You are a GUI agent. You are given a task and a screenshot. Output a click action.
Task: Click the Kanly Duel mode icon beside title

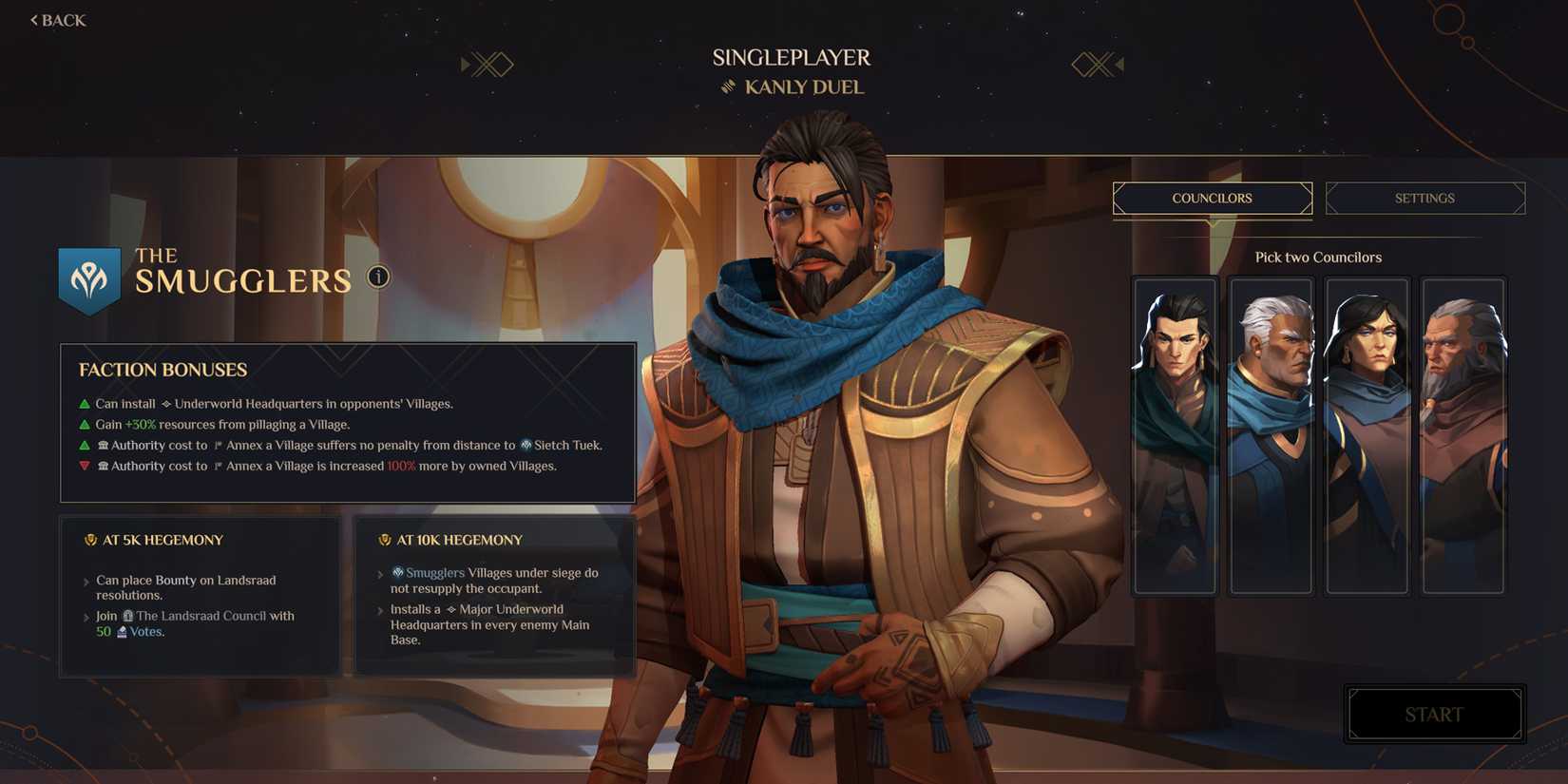click(730, 86)
